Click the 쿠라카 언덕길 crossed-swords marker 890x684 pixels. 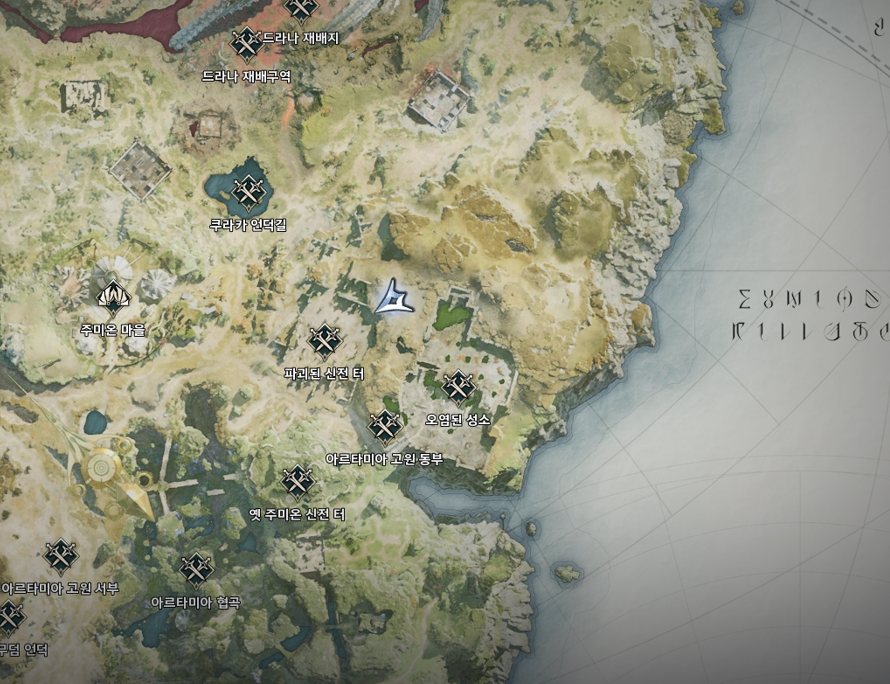247,190
